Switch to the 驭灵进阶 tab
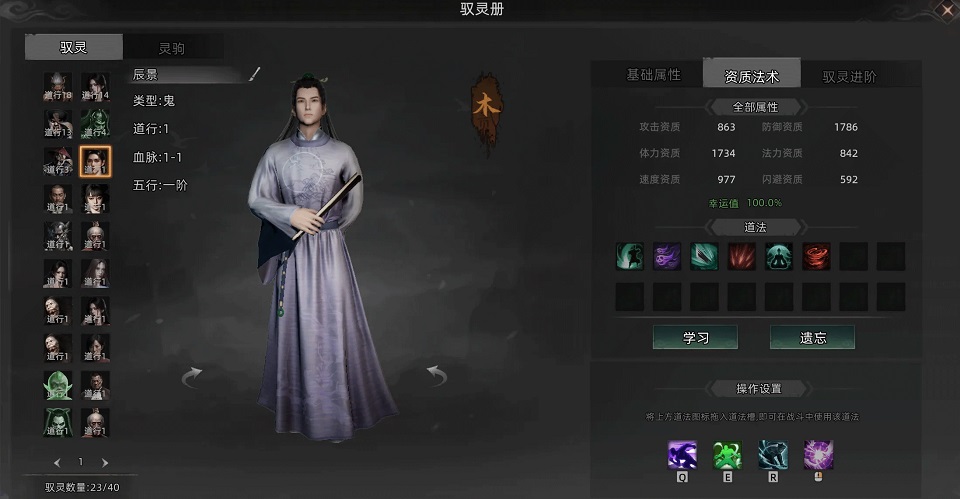This screenshot has width=960, height=499. tap(849, 76)
